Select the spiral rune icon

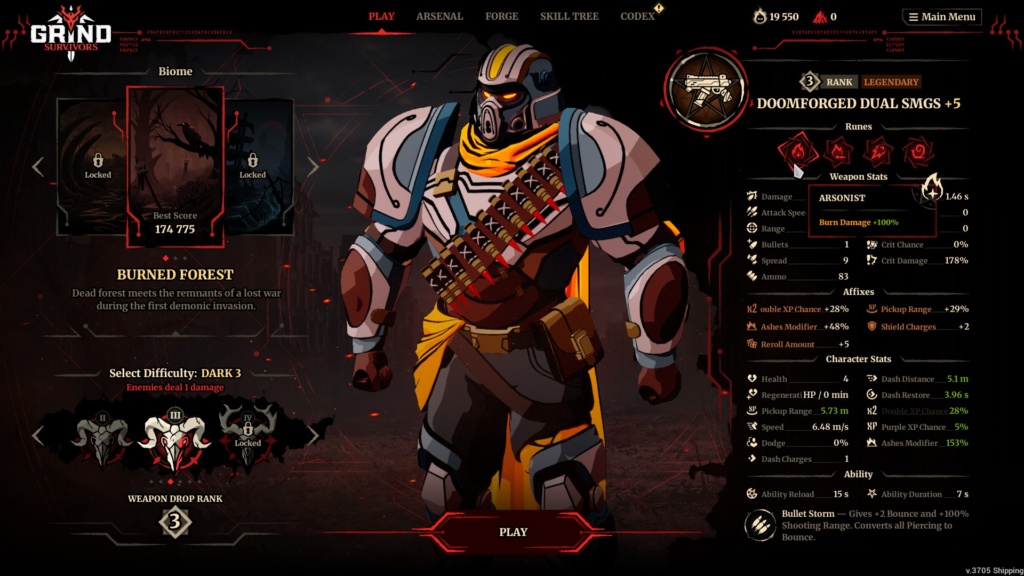[x=918, y=152]
